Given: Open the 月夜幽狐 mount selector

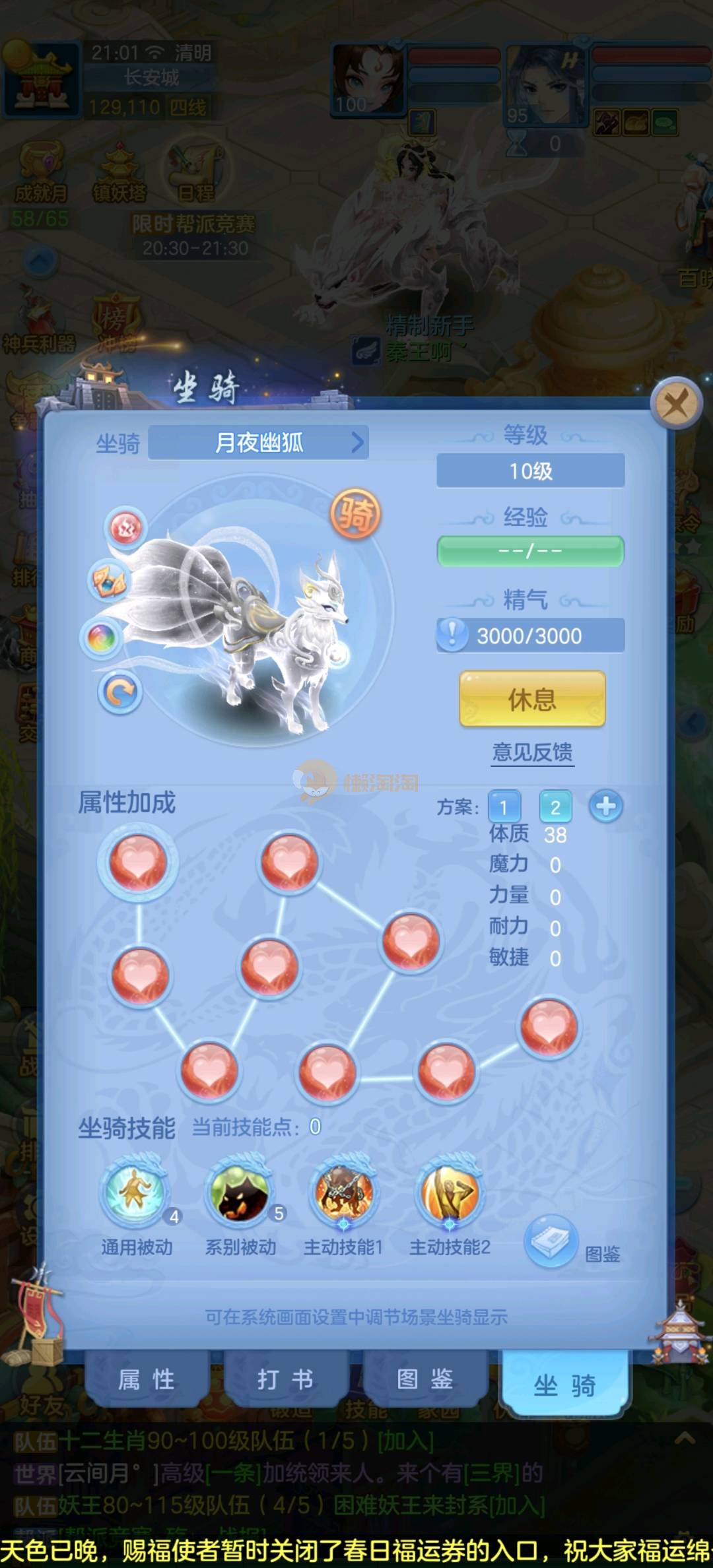Looking at the screenshot, I should pyautogui.click(x=259, y=442).
